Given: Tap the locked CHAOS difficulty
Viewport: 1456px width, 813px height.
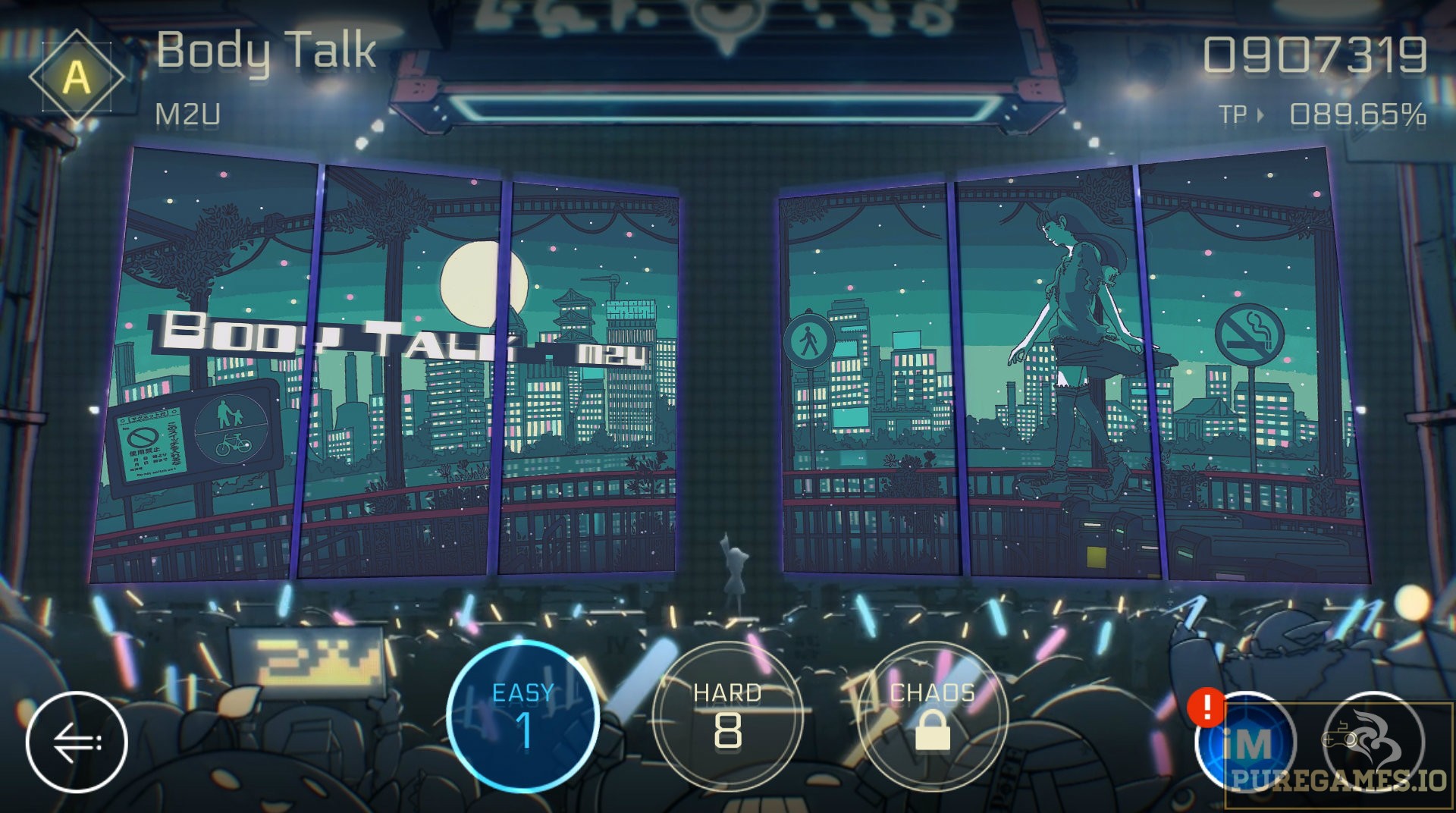Looking at the screenshot, I should [x=932, y=717].
